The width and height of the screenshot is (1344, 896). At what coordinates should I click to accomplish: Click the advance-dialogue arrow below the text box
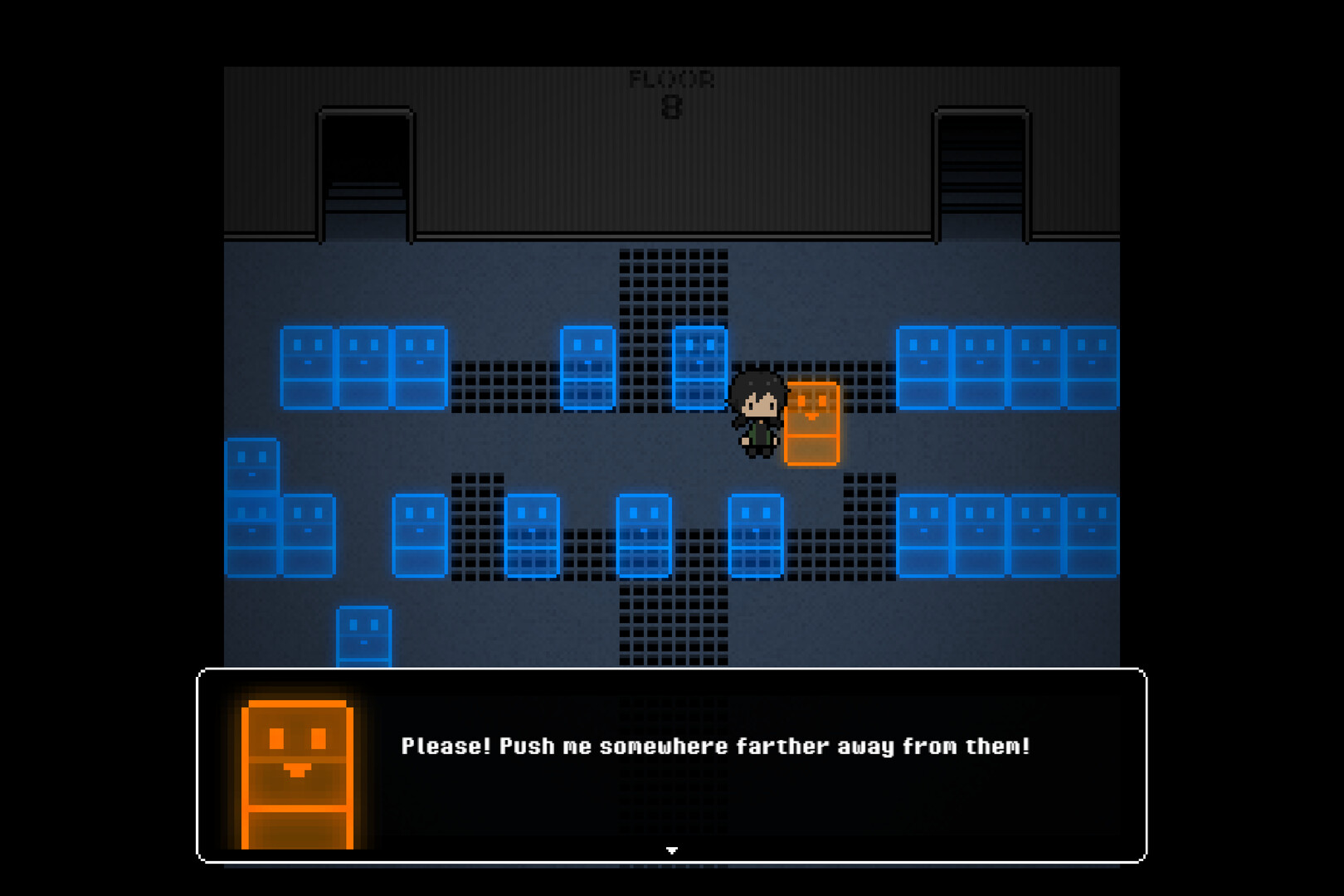pyautogui.click(x=670, y=849)
